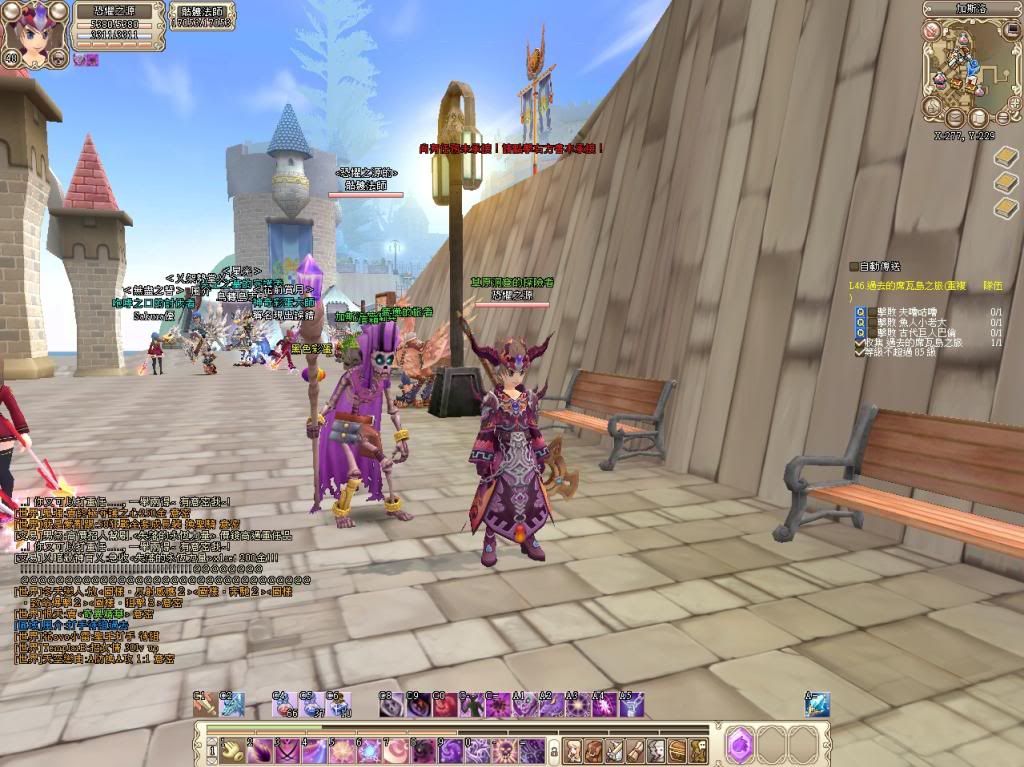Click the blue sword icon at far right
1024x767 pixels.
817,705
